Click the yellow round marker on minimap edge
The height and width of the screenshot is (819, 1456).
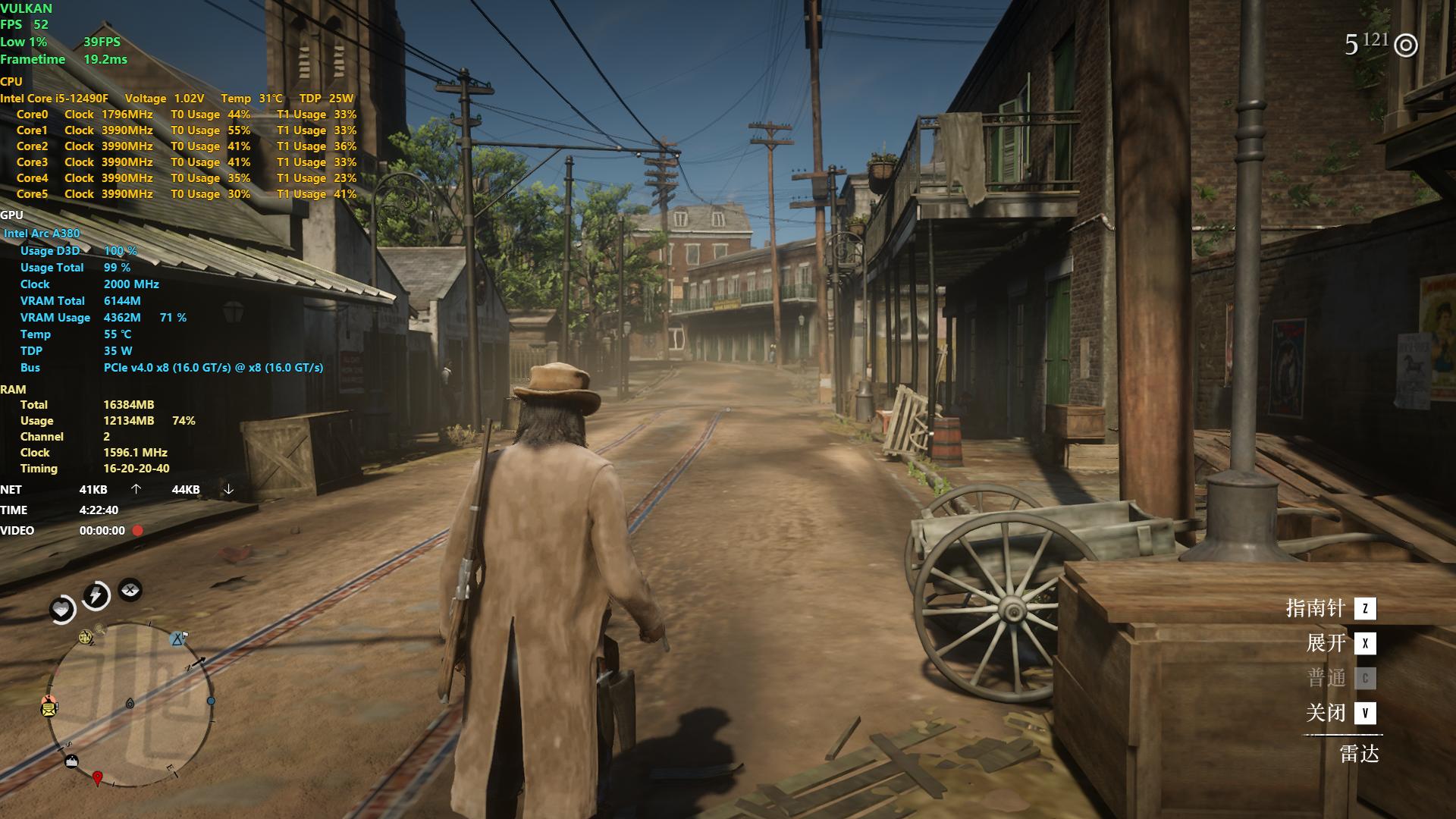point(86,637)
